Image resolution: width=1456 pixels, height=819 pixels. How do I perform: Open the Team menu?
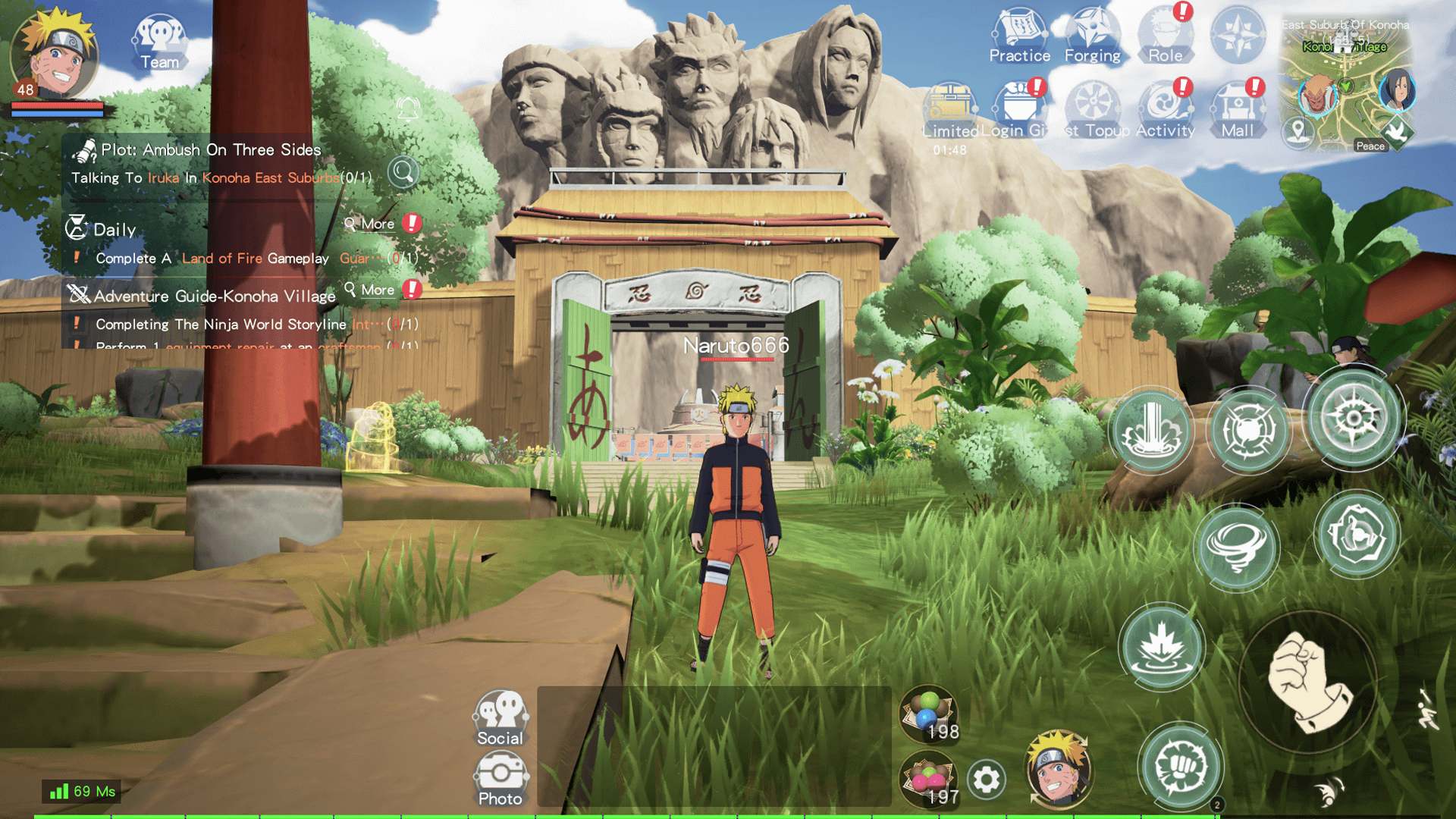(x=159, y=43)
